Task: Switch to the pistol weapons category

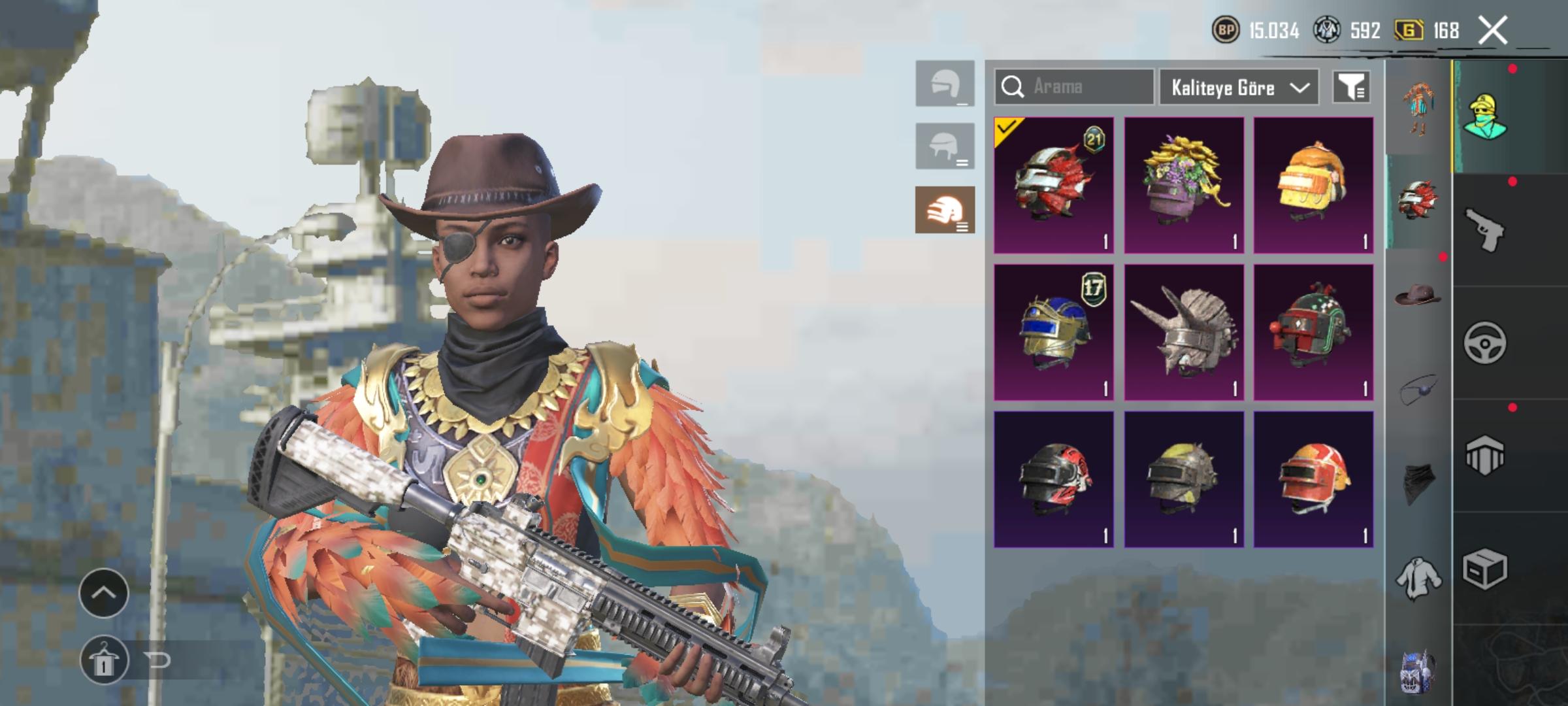Action: pyautogui.click(x=1484, y=229)
